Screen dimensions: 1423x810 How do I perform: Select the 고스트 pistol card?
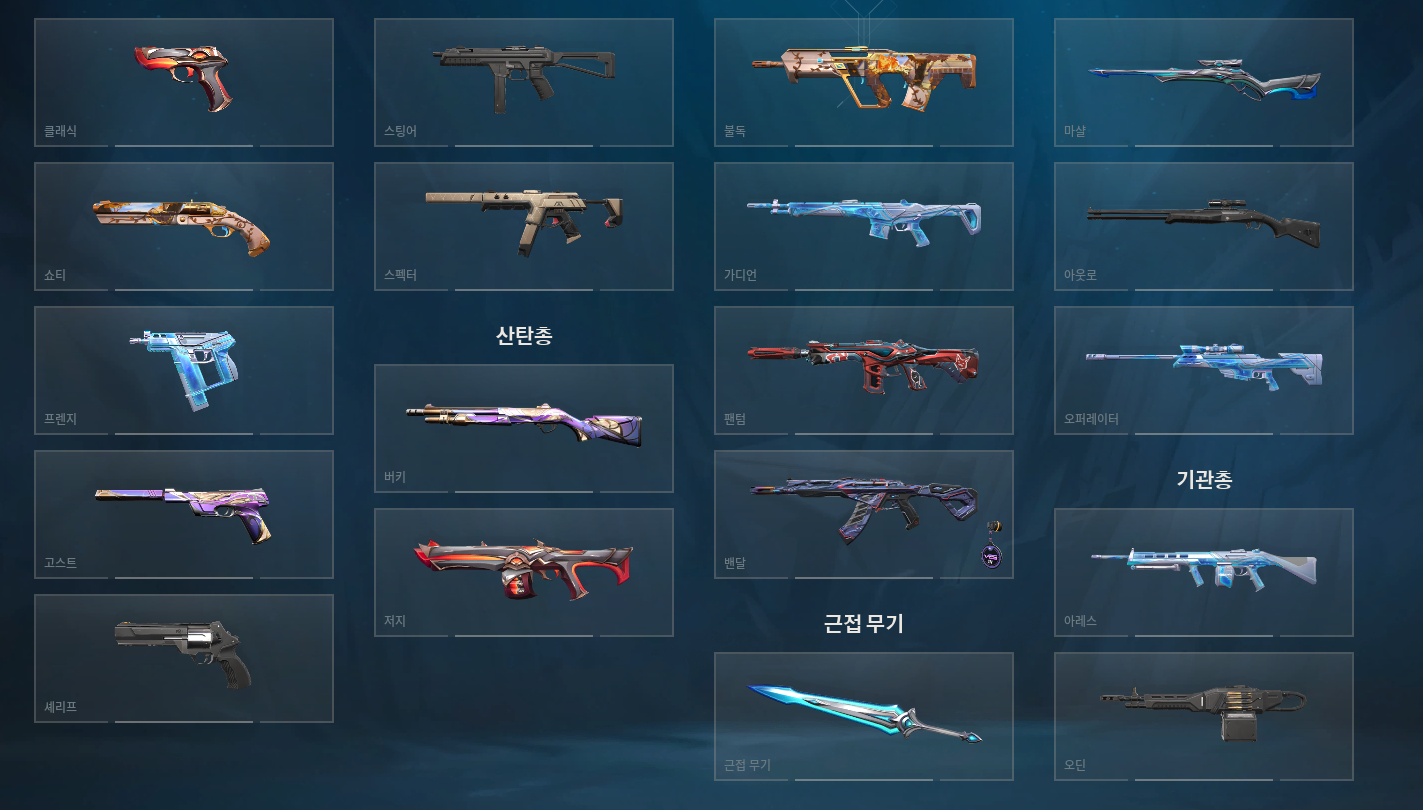(184, 514)
